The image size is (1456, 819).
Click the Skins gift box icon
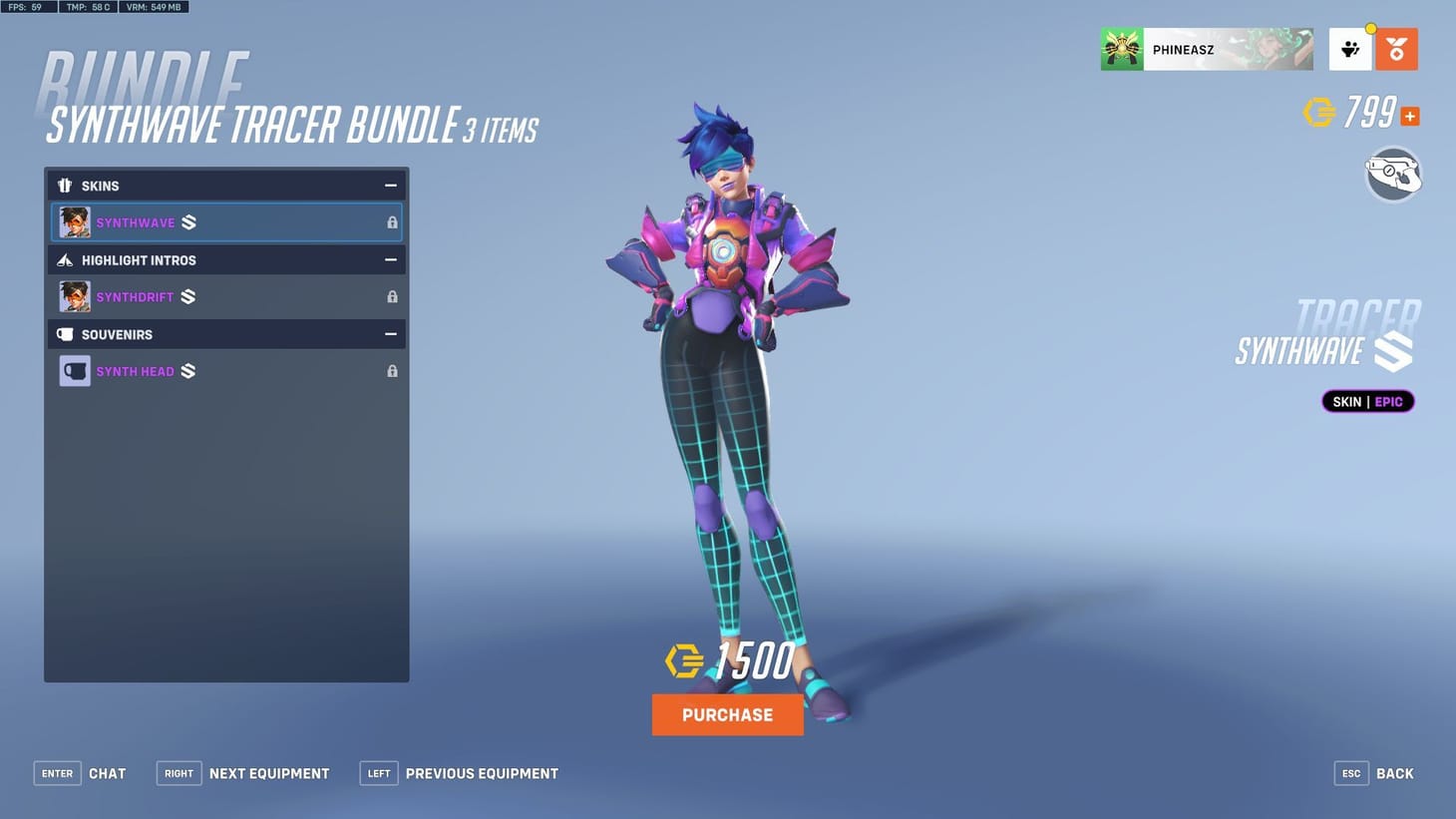(x=65, y=186)
